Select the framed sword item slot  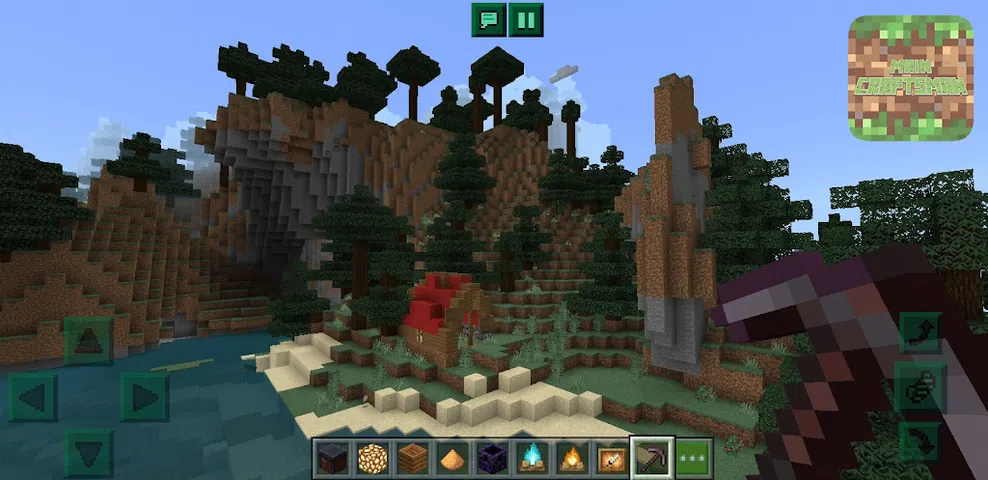[609, 458]
